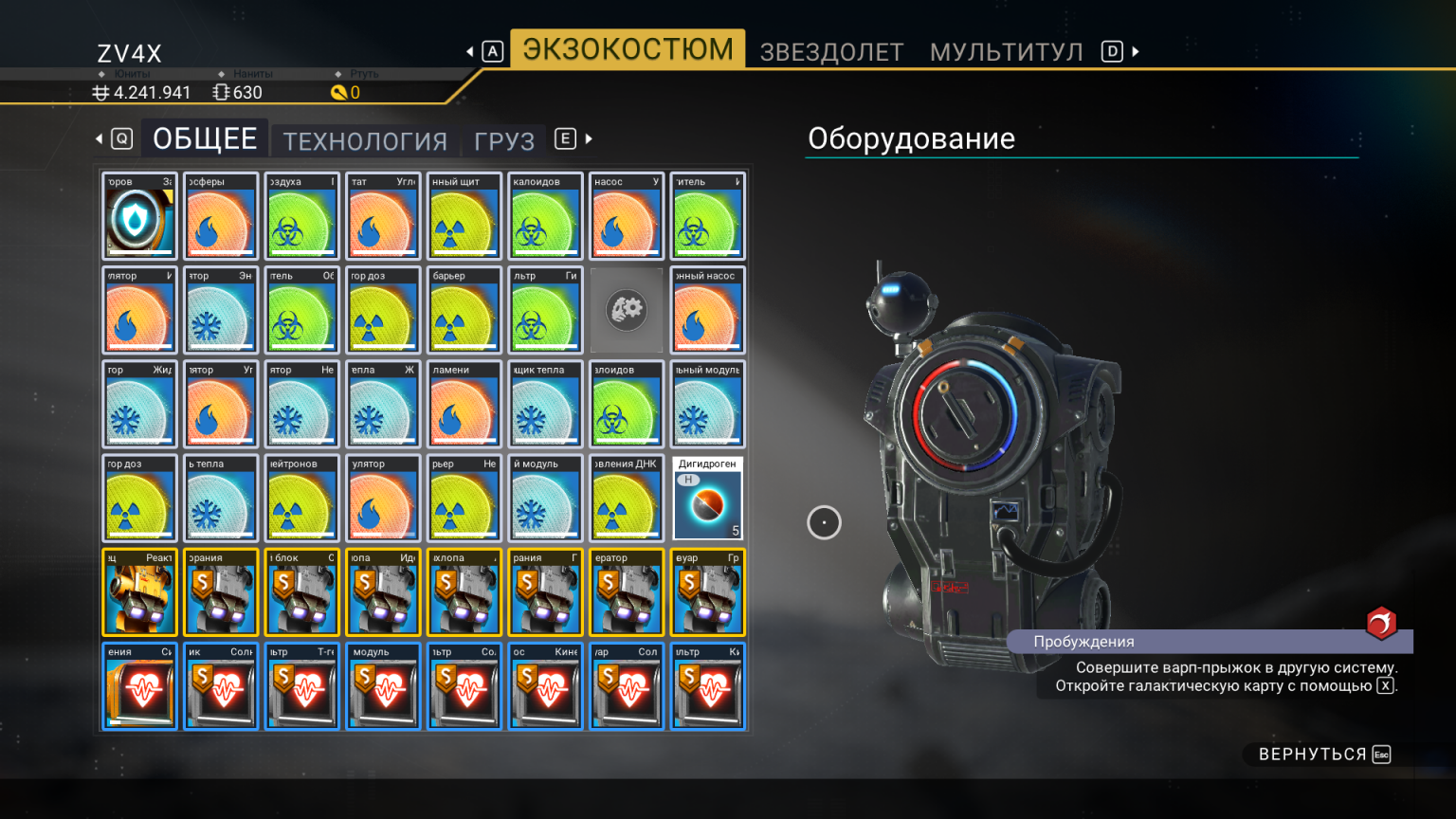Screen dimensions: 1456x819
Task: Select the heart slot labeled 'модуль'
Action: pos(383,686)
